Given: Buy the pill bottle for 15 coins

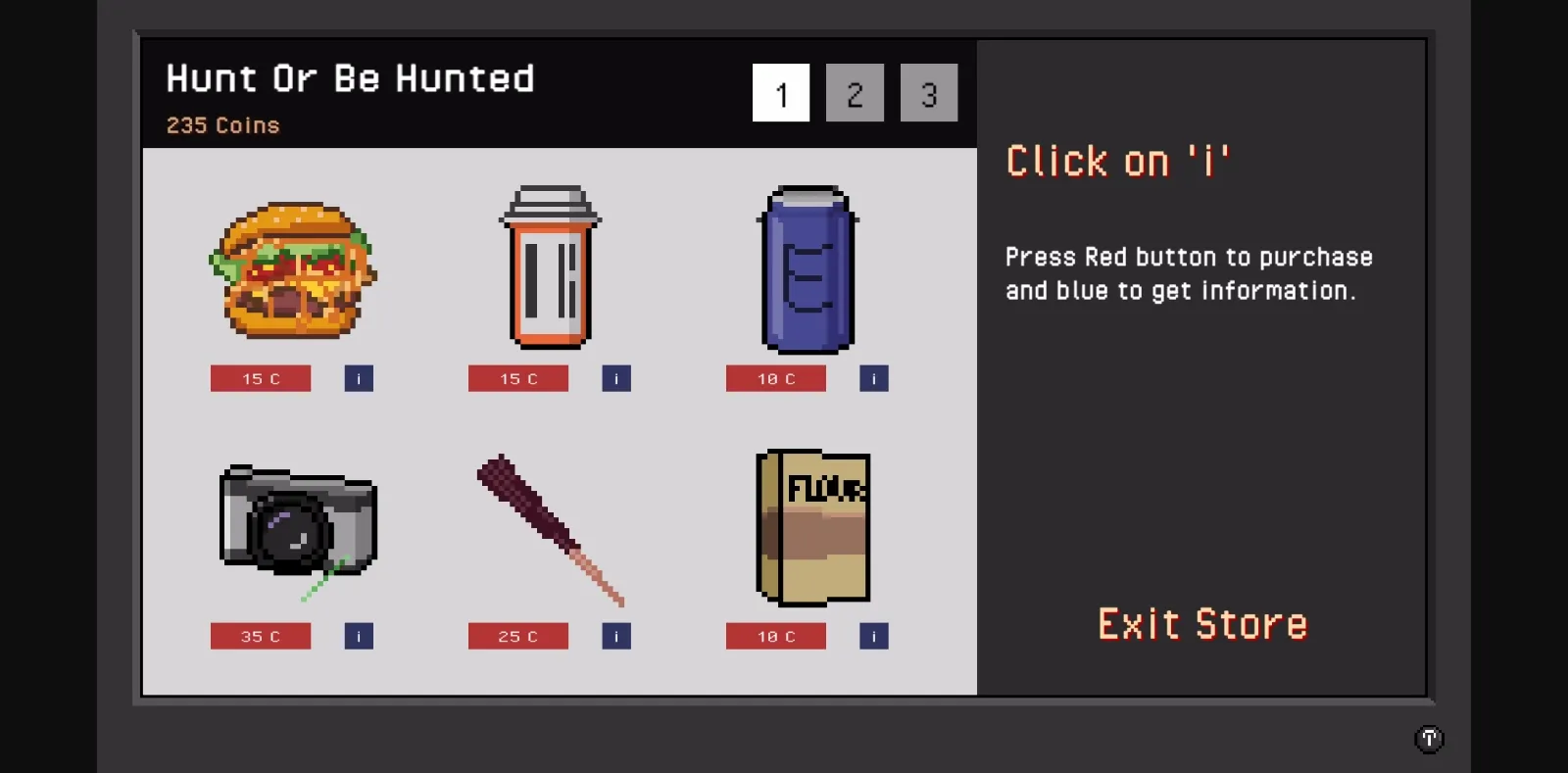Looking at the screenshot, I should click(517, 378).
